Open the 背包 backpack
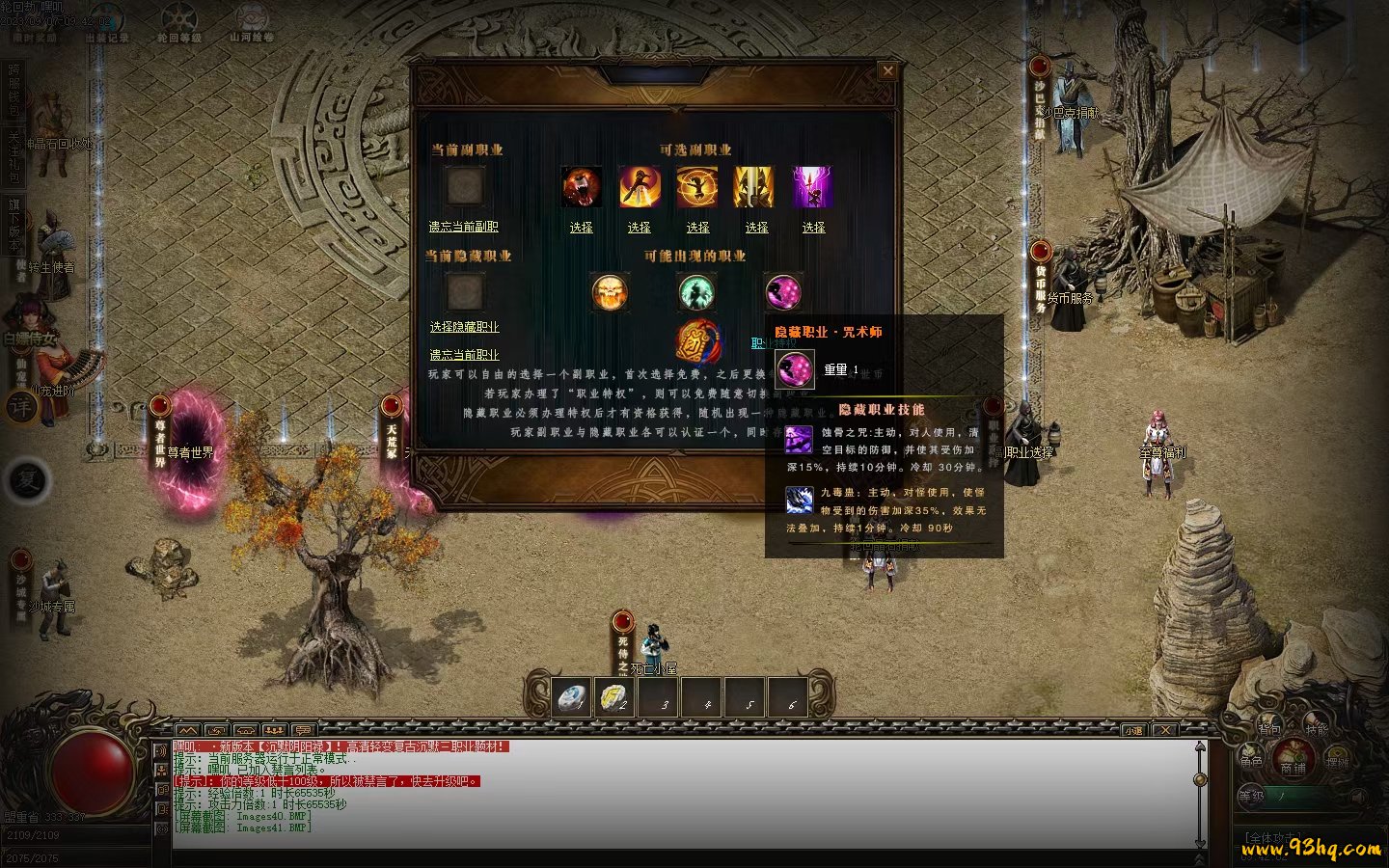The width and height of the screenshot is (1389, 868). [x=1269, y=729]
